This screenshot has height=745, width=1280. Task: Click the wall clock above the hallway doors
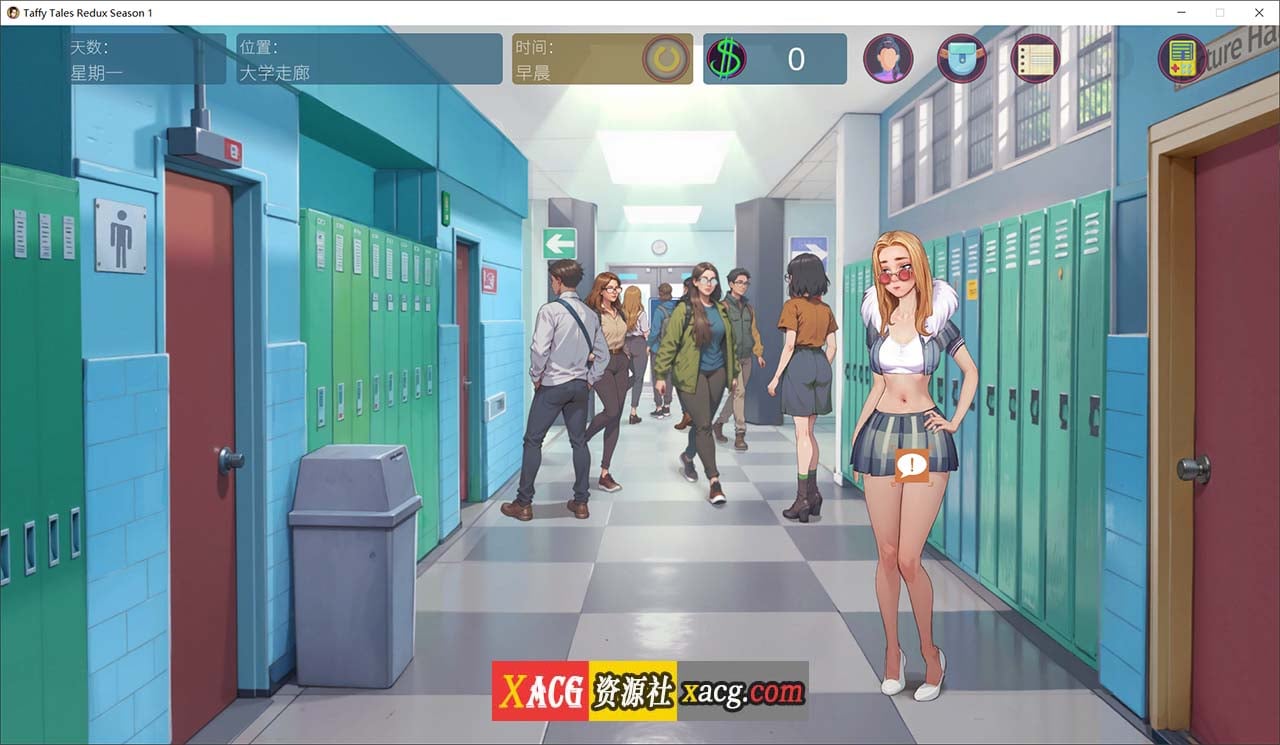point(657,245)
